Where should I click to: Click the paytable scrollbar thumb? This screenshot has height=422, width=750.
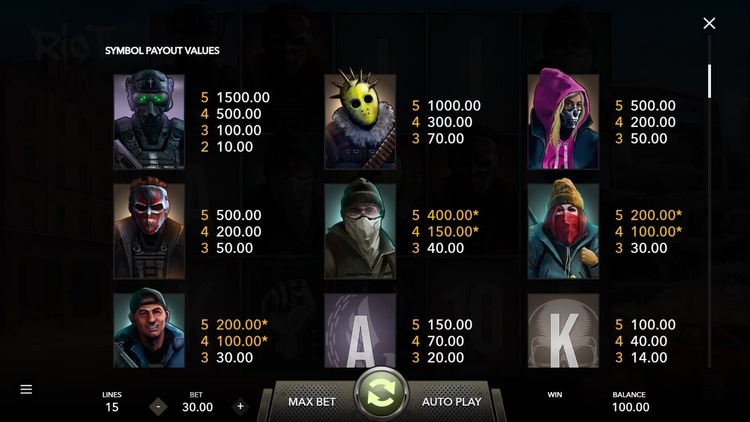(709, 81)
